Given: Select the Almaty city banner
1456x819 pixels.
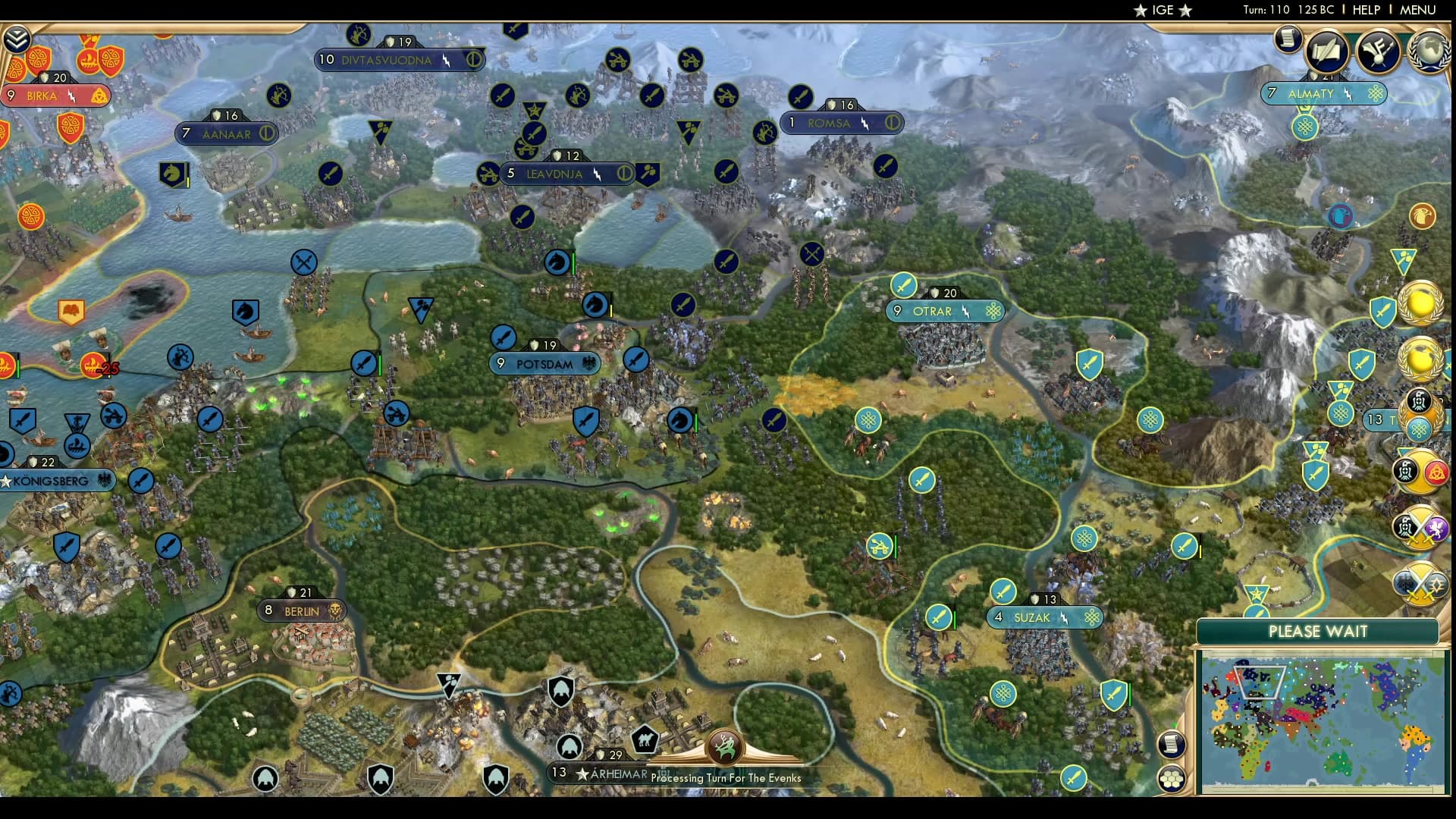Looking at the screenshot, I should pyautogui.click(x=1324, y=95).
